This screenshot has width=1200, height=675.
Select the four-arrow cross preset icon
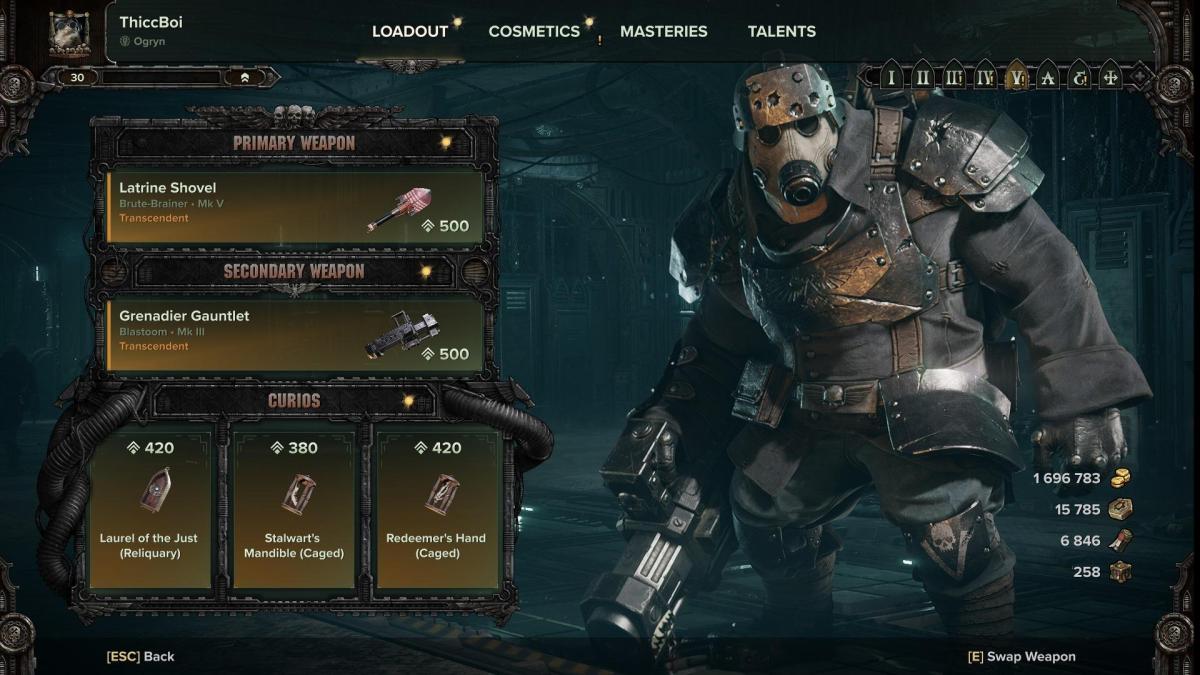click(x=1110, y=77)
